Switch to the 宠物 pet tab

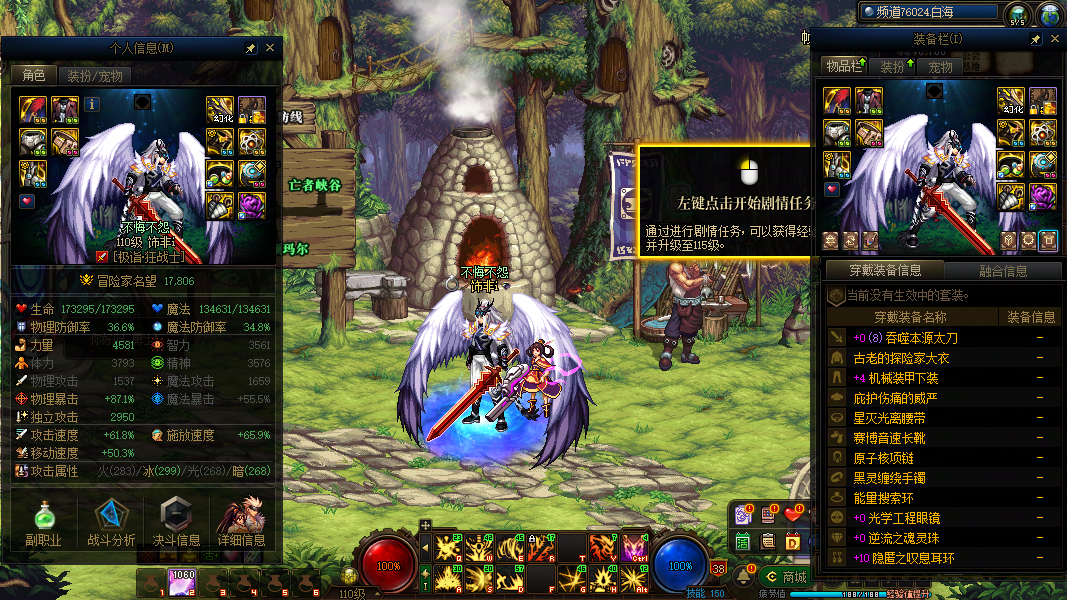point(940,67)
